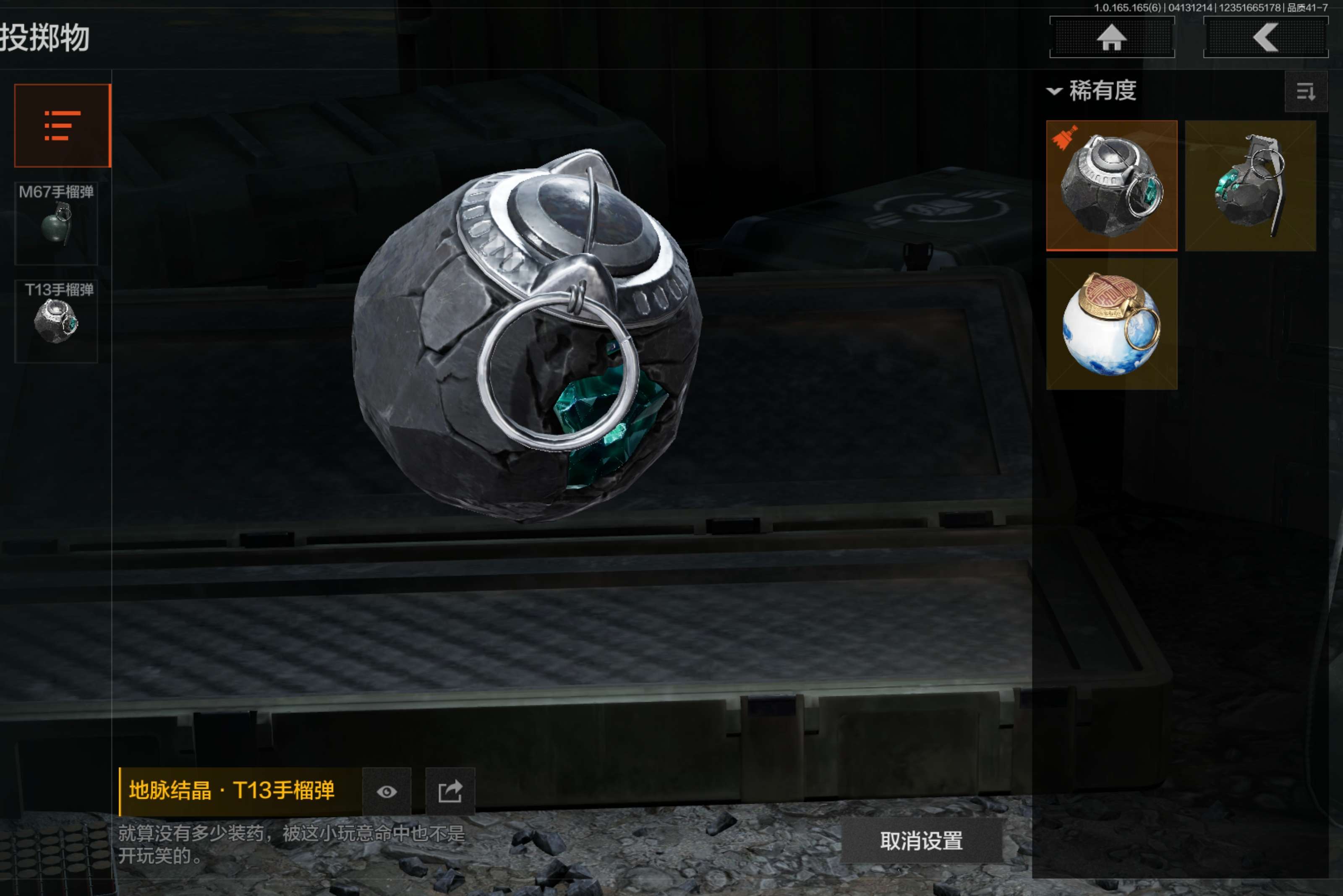The image size is (1343, 896).
Task: Return to the home screen
Action: pyautogui.click(x=1111, y=38)
